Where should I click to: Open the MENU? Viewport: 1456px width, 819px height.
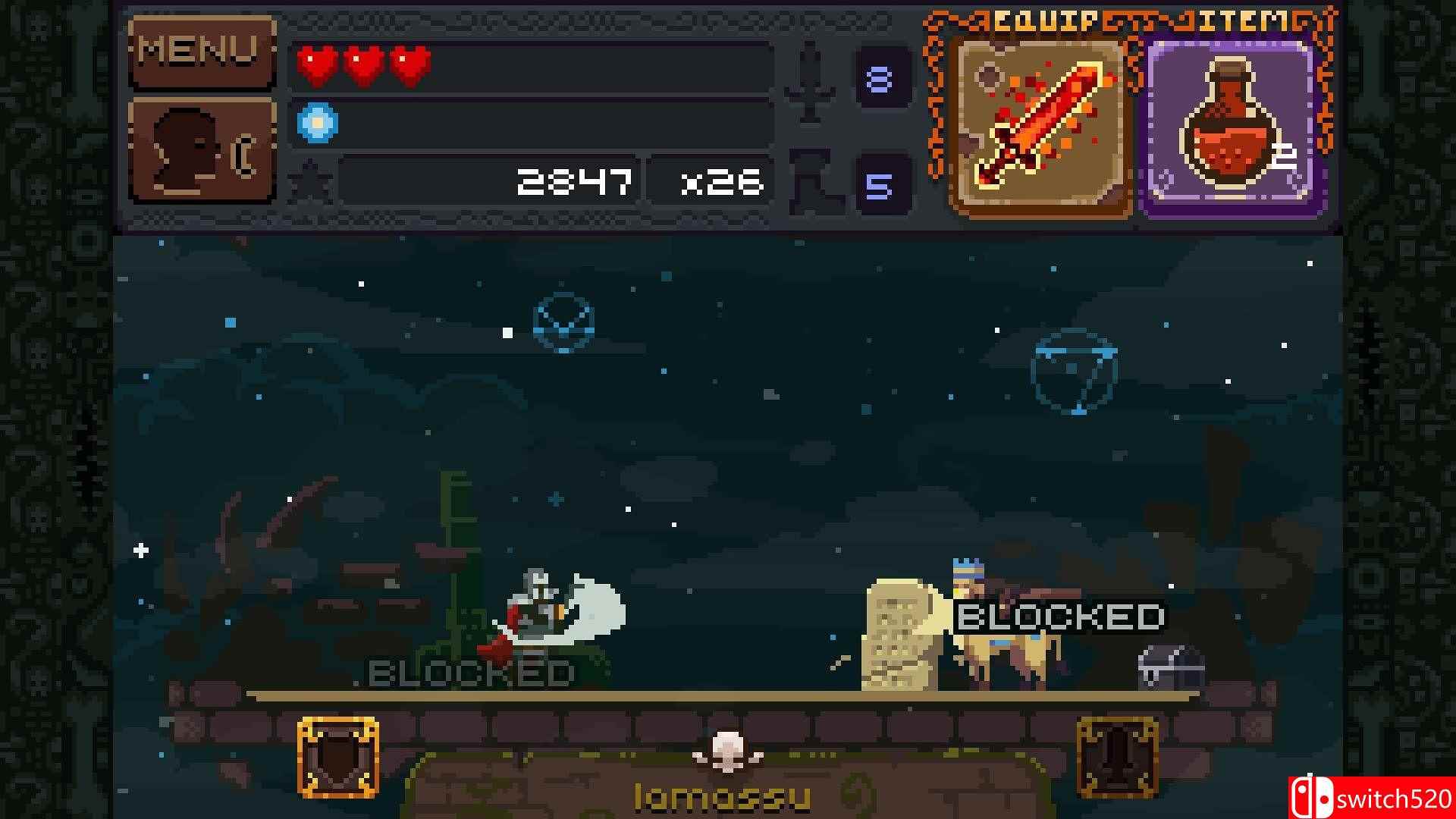201,52
